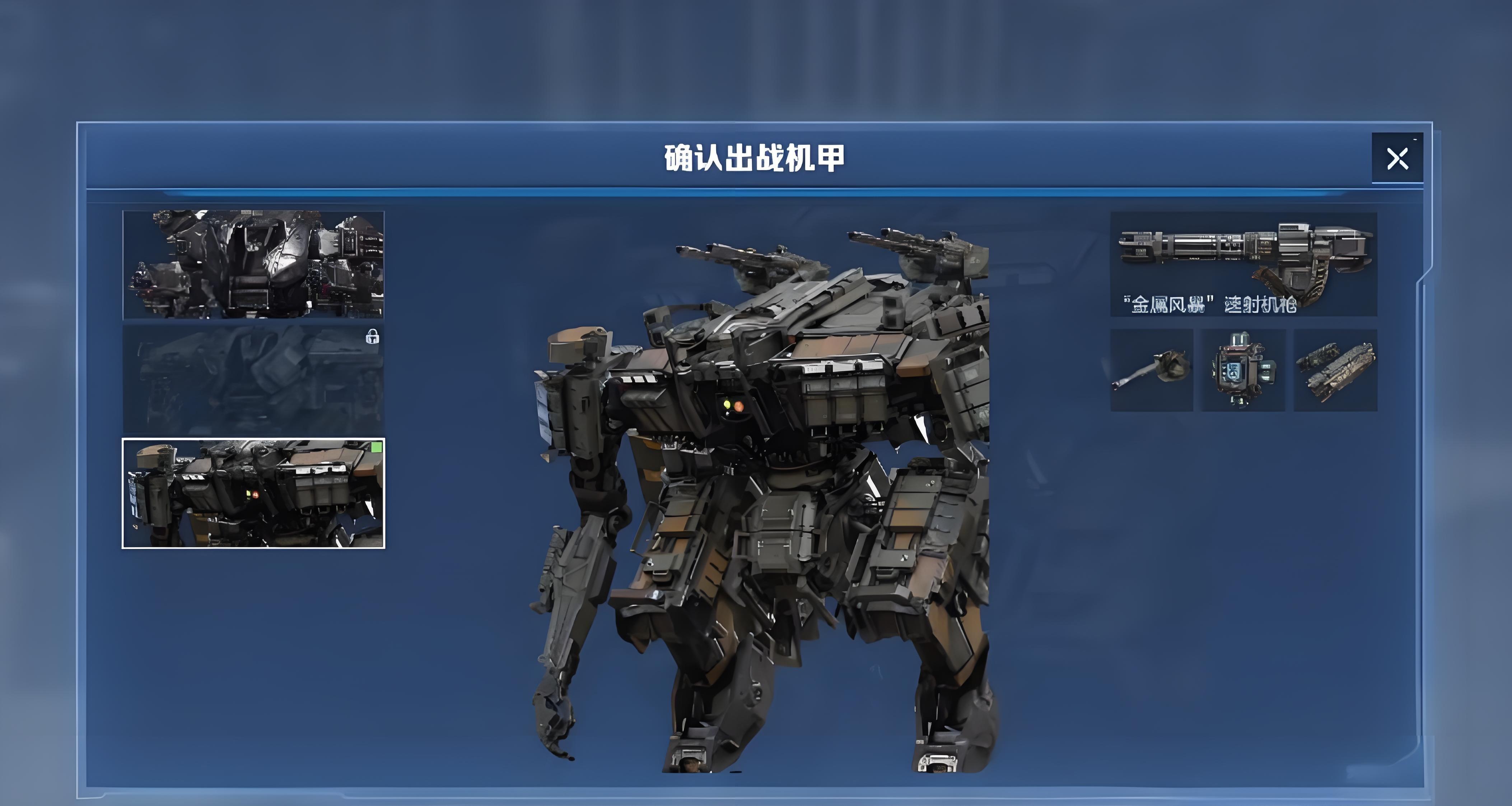This screenshot has width=1512, height=806.
Task: Pick the missile pod equipment slot
Action: point(1335,370)
